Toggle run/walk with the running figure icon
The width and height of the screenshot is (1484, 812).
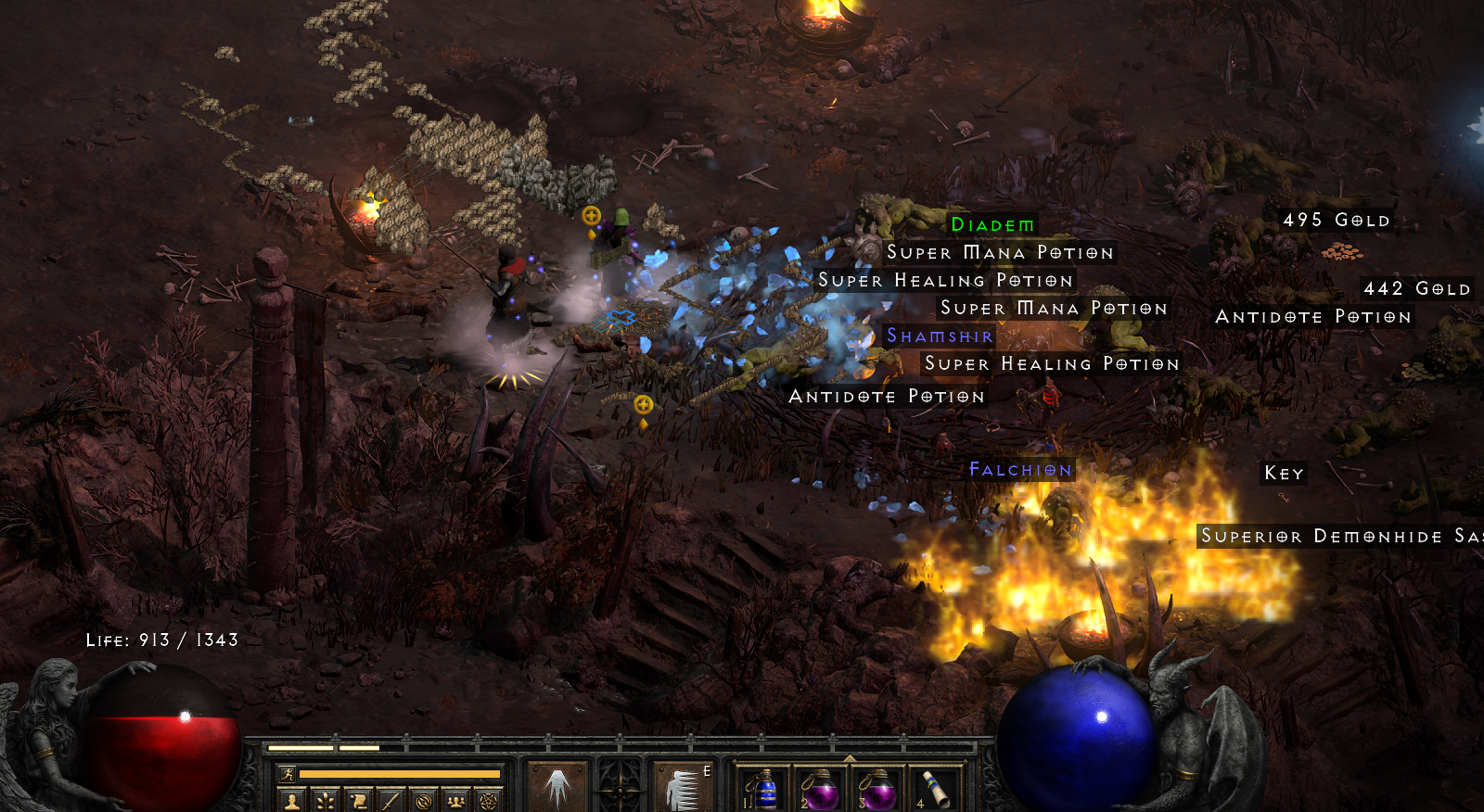pyautogui.click(x=288, y=774)
